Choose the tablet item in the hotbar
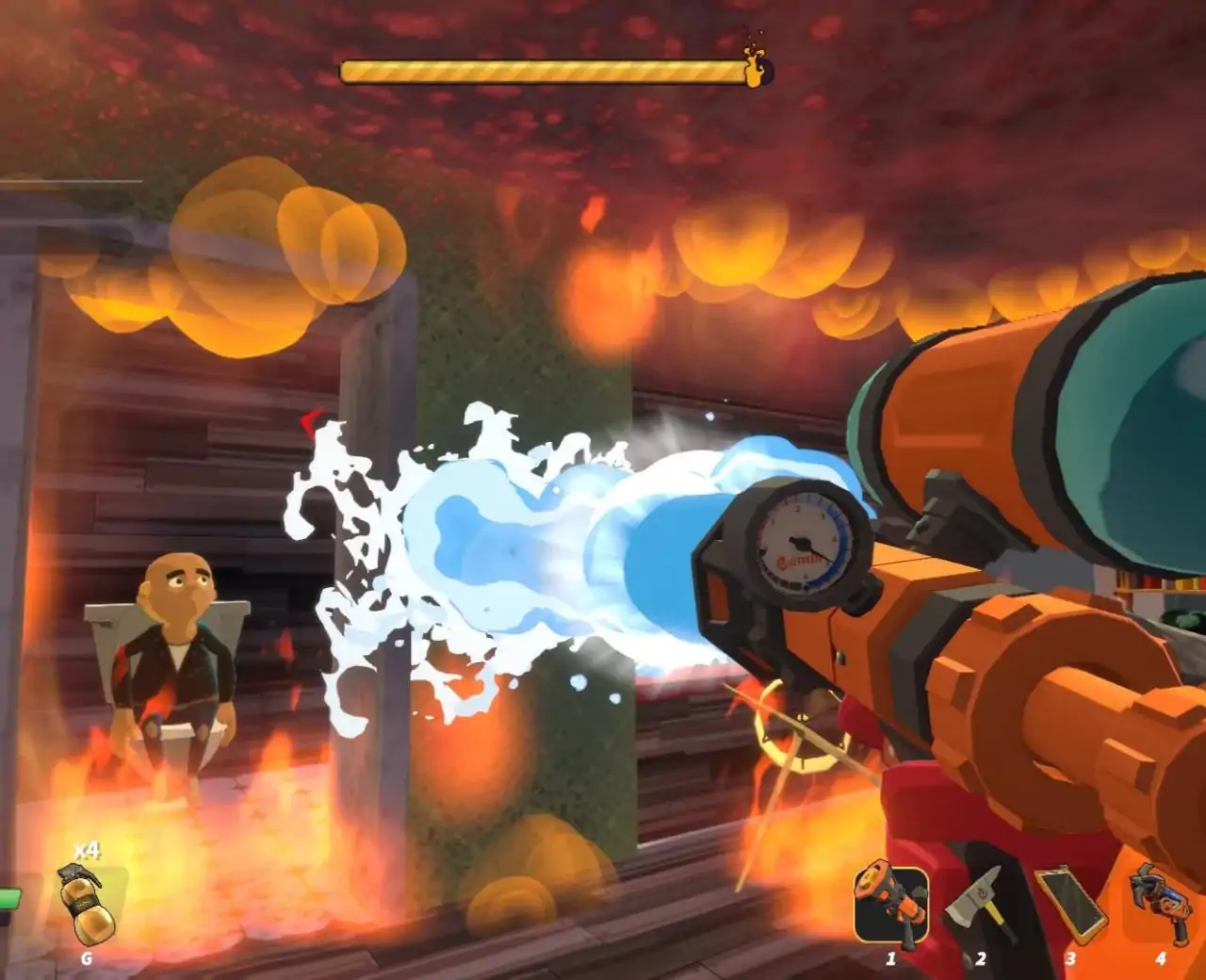Image resolution: width=1206 pixels, height=980 pixels. [1070, 905]
